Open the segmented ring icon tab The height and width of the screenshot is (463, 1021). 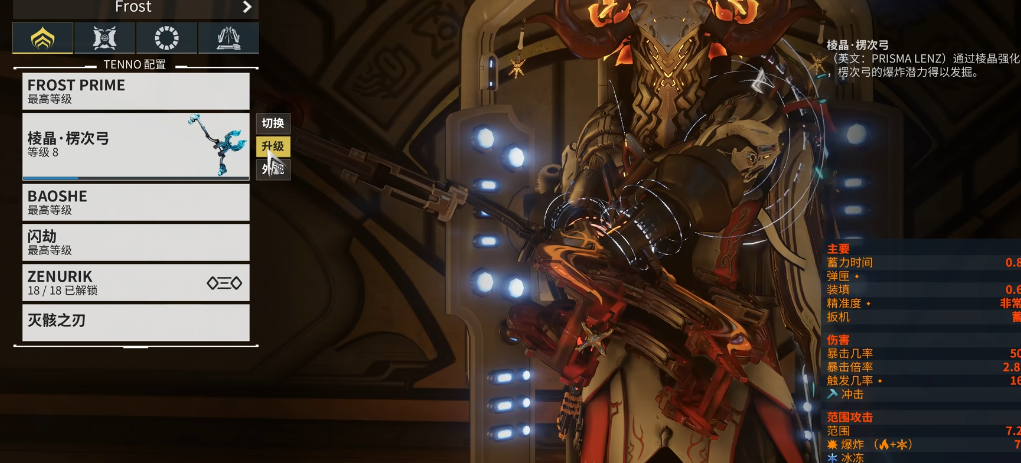pyautogui.click(x=167, y=38)
